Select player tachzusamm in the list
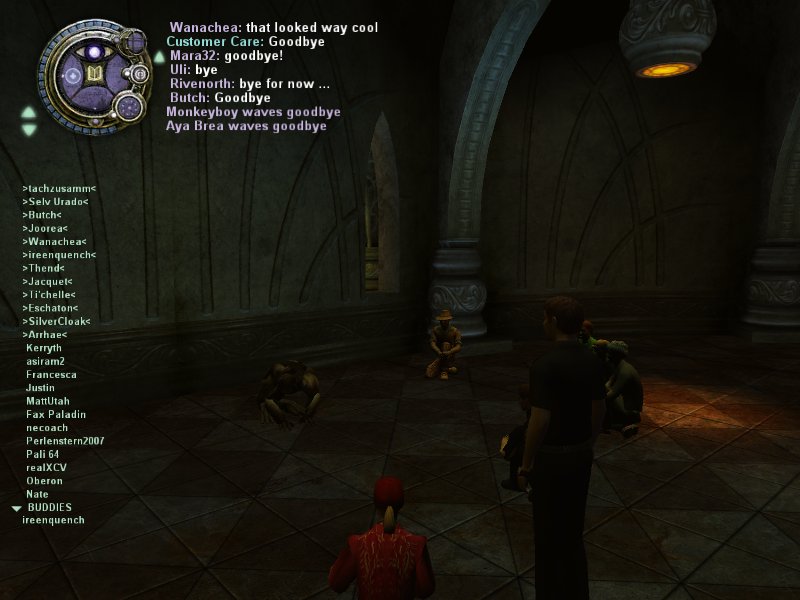800x600 pixels. (x=59, y=188)
